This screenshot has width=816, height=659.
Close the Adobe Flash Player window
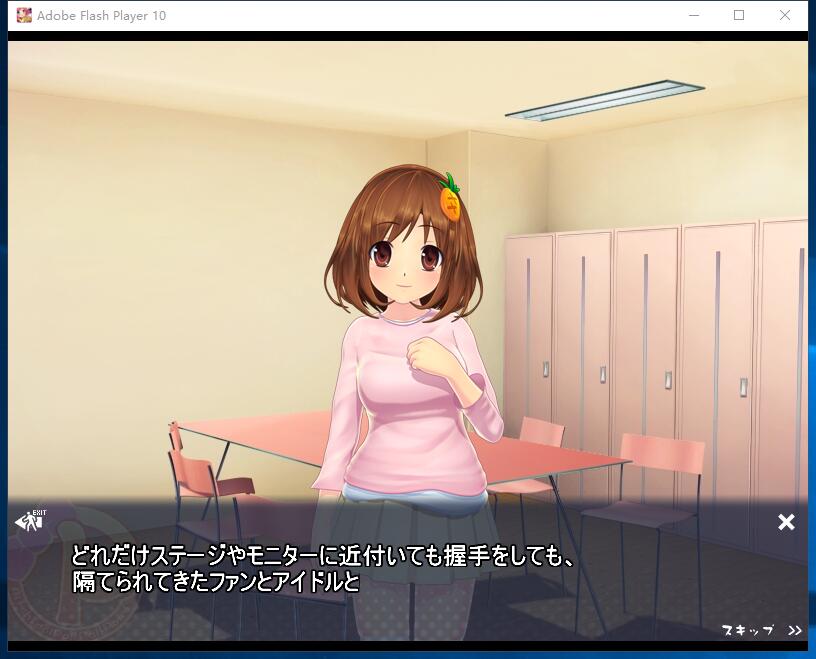(785, 15)
